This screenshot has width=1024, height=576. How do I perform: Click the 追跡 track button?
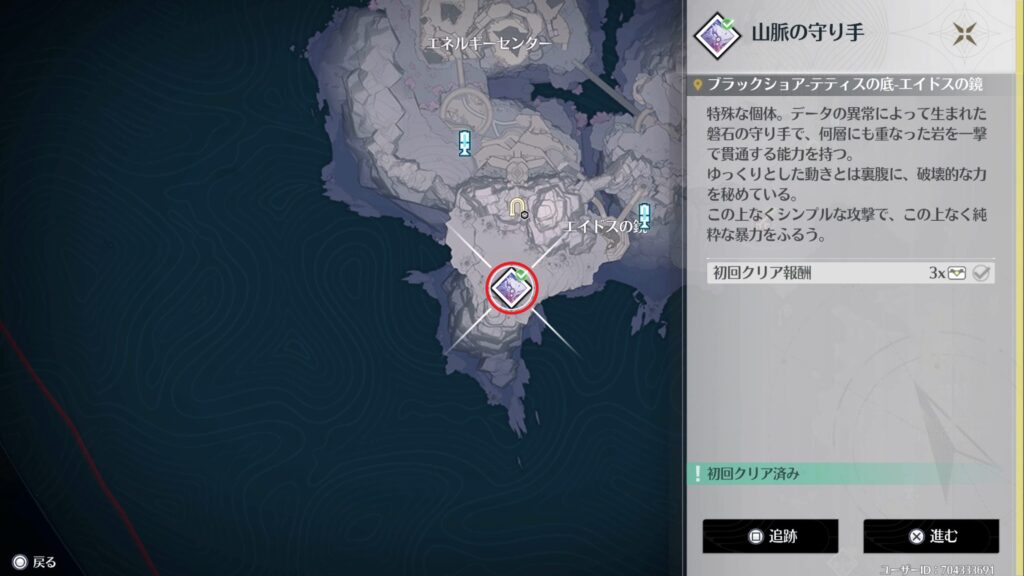point(768,536)
